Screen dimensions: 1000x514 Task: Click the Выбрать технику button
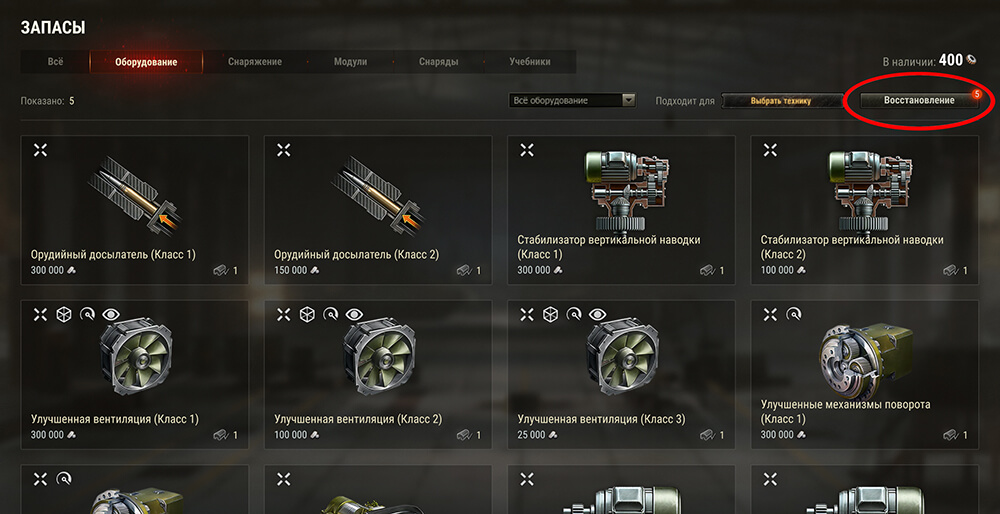[781, 100]
